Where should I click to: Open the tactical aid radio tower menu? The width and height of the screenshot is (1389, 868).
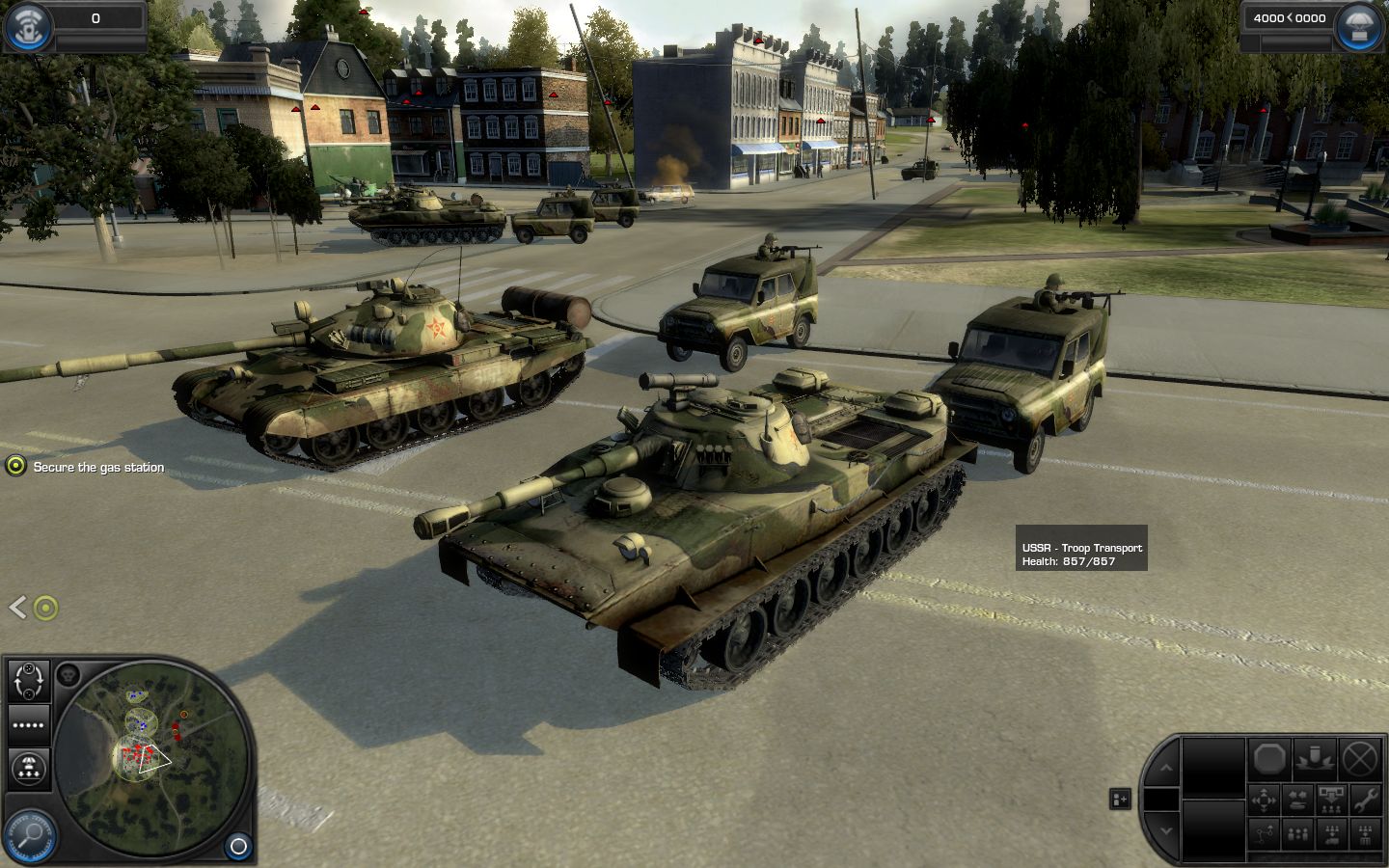click(x=28, y=26)
